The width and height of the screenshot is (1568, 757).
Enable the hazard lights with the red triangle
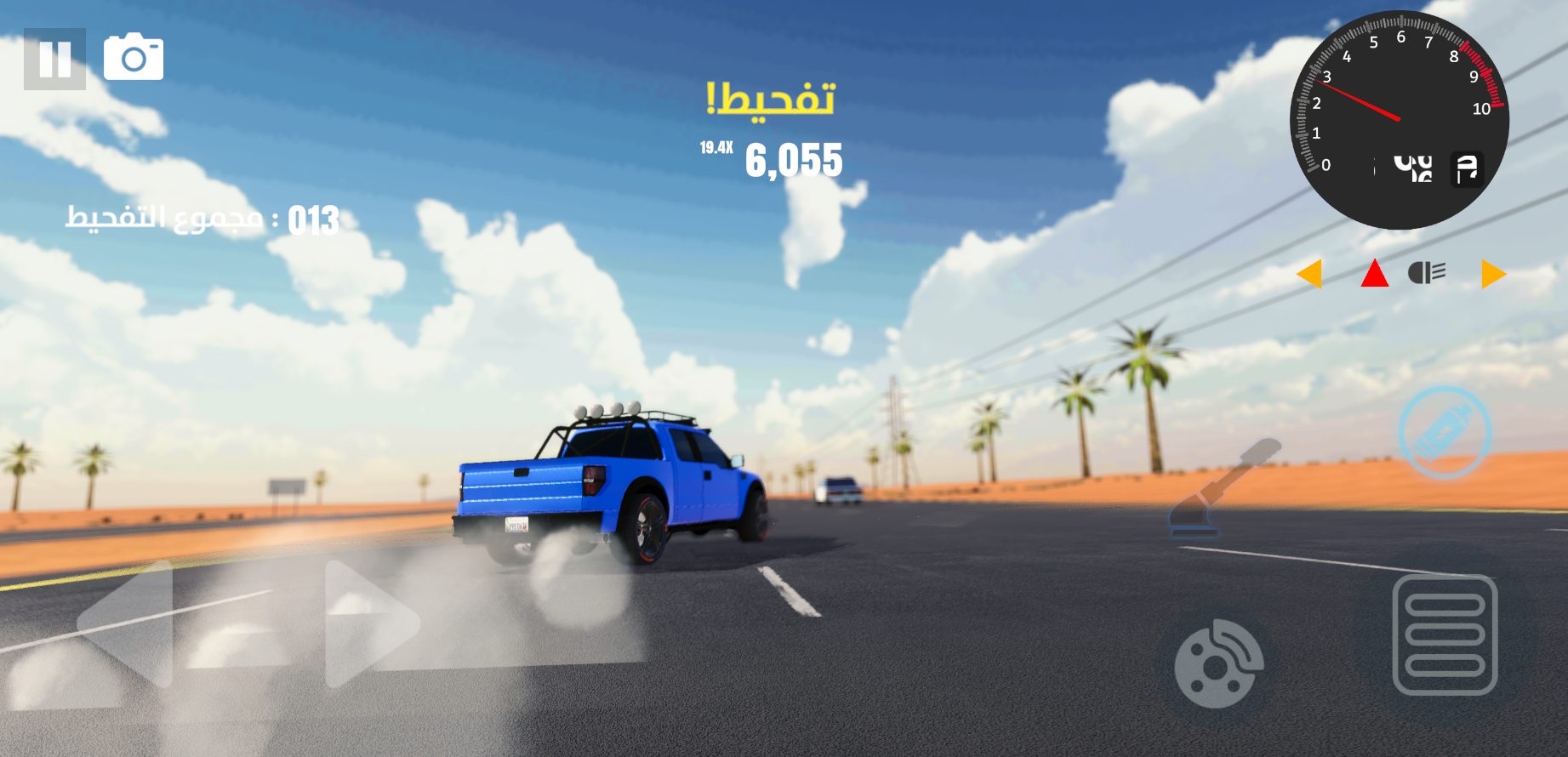(x=1374, y=272)
